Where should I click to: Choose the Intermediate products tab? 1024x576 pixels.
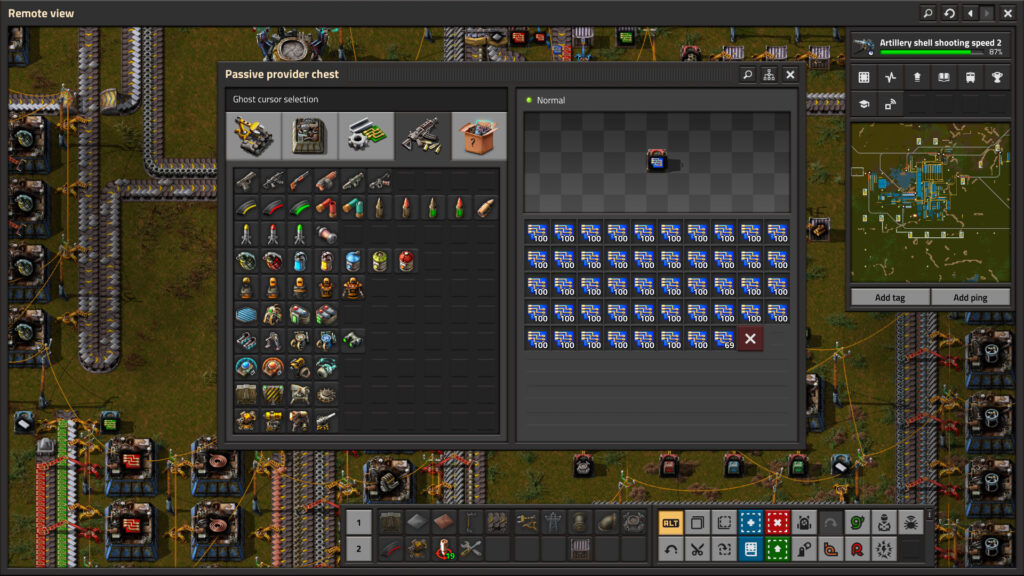tap(366, 136)
